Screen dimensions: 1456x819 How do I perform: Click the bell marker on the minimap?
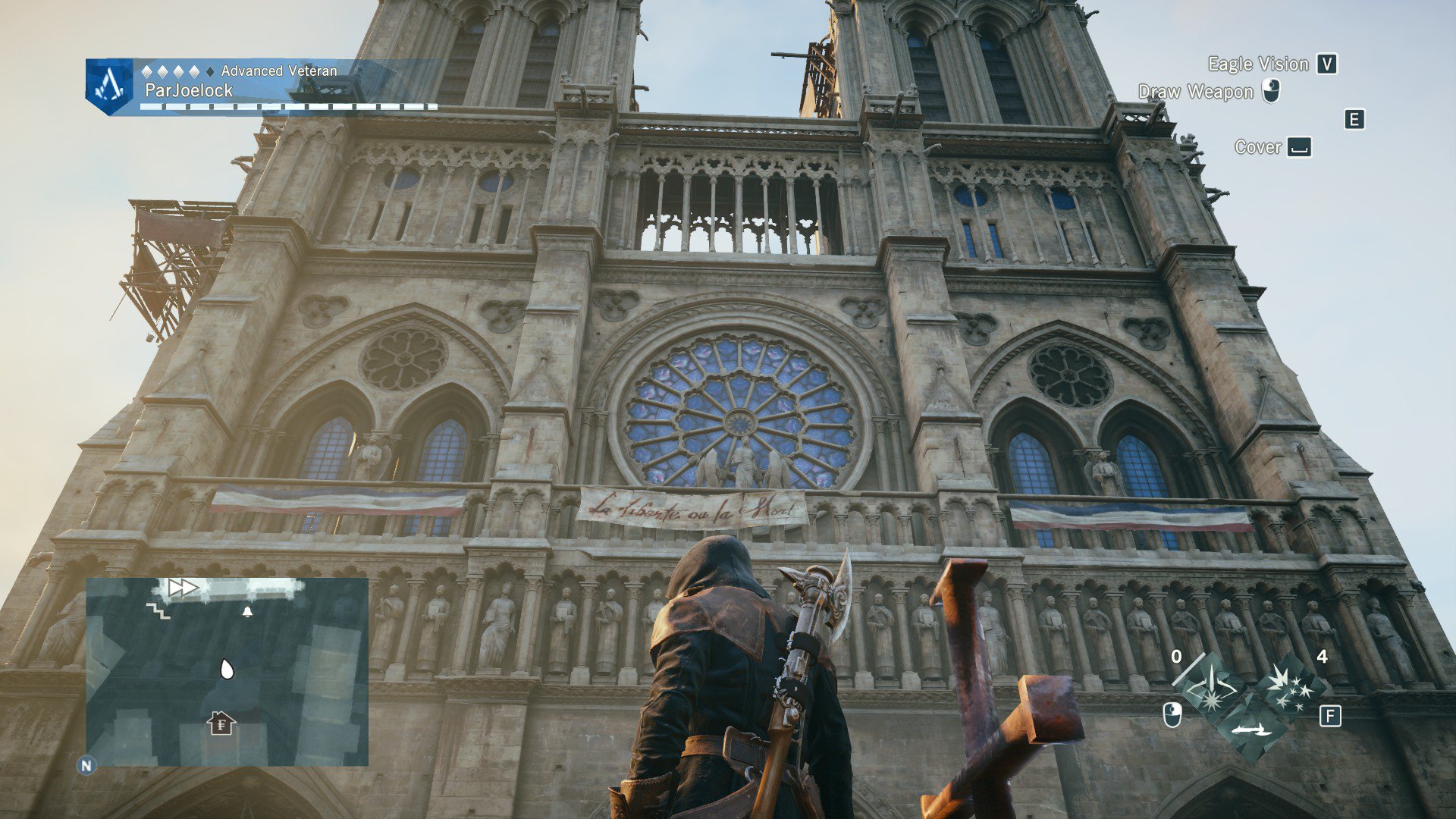click(x=247, y=611)
